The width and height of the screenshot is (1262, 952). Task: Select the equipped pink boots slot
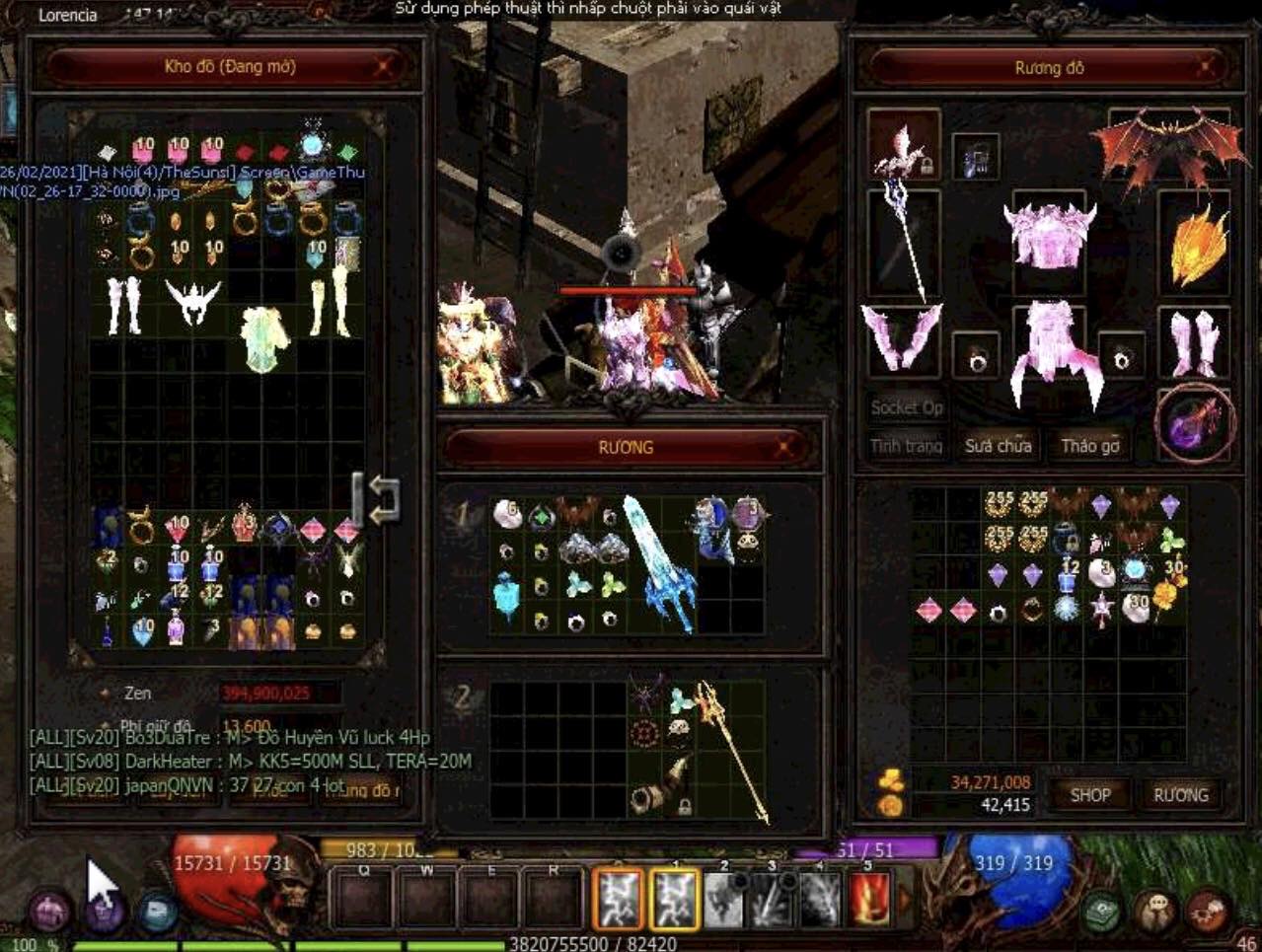click(x=1194, y=342)
